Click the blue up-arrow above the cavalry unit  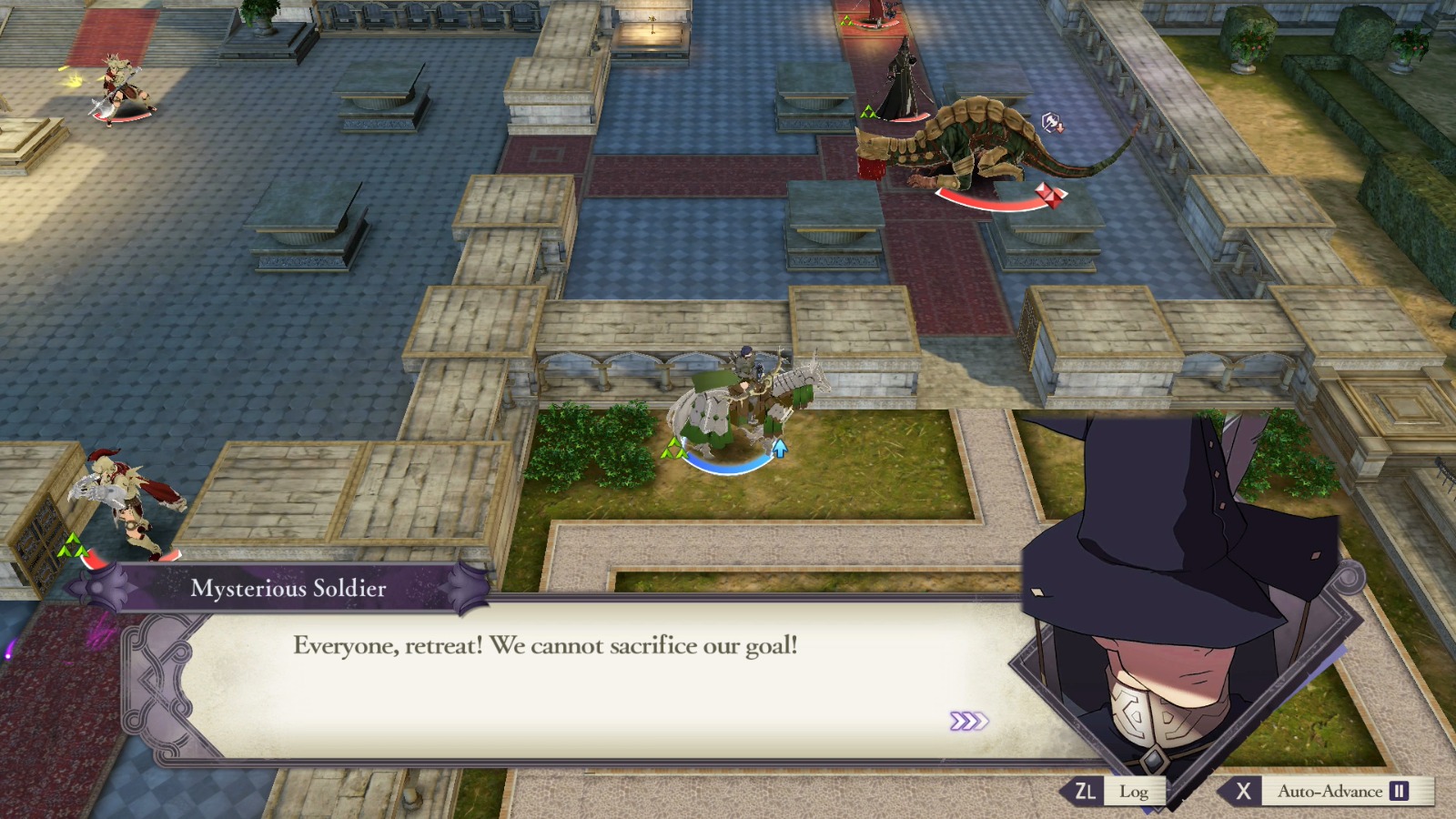point(781,448)
